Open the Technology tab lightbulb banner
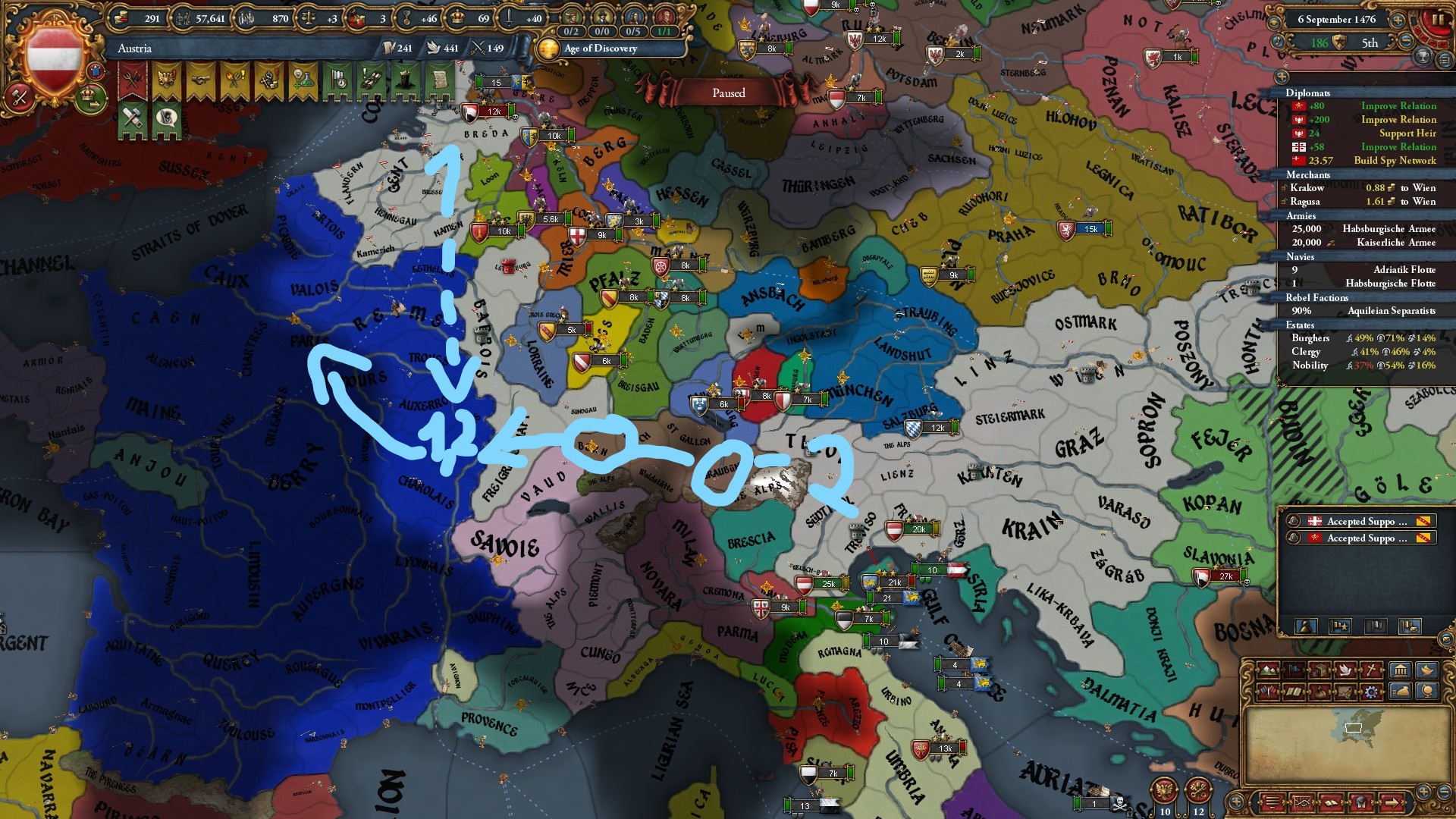The width and height of the screenshot is (1456, 819). [302, 78]
